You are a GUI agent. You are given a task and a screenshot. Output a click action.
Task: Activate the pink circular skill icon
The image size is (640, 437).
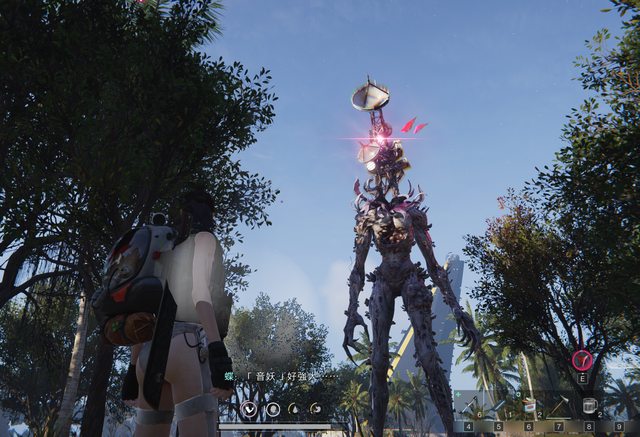(581, 360)
